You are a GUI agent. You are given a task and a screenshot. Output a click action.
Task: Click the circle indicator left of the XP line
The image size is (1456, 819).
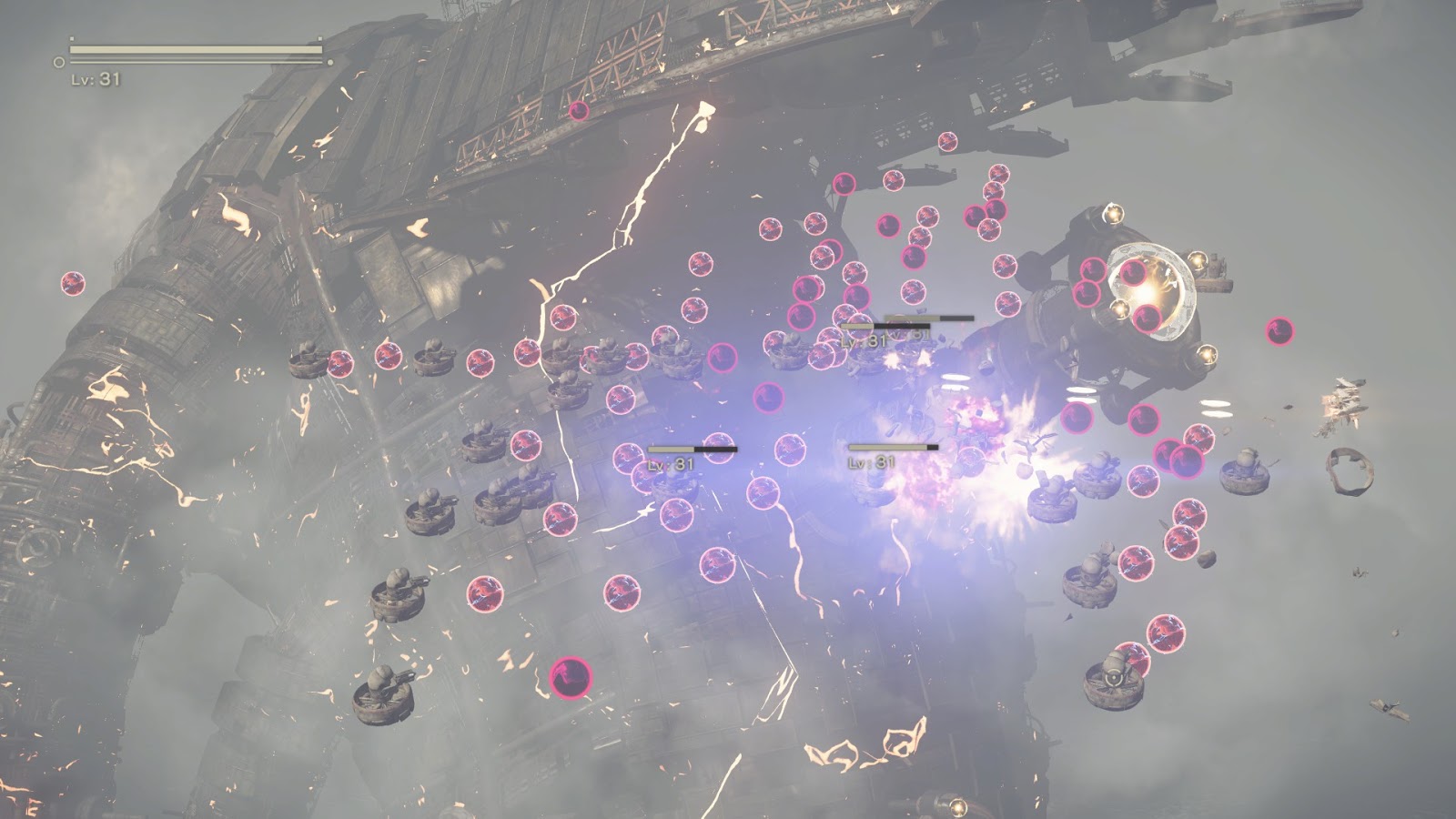(x=61, y=64)
